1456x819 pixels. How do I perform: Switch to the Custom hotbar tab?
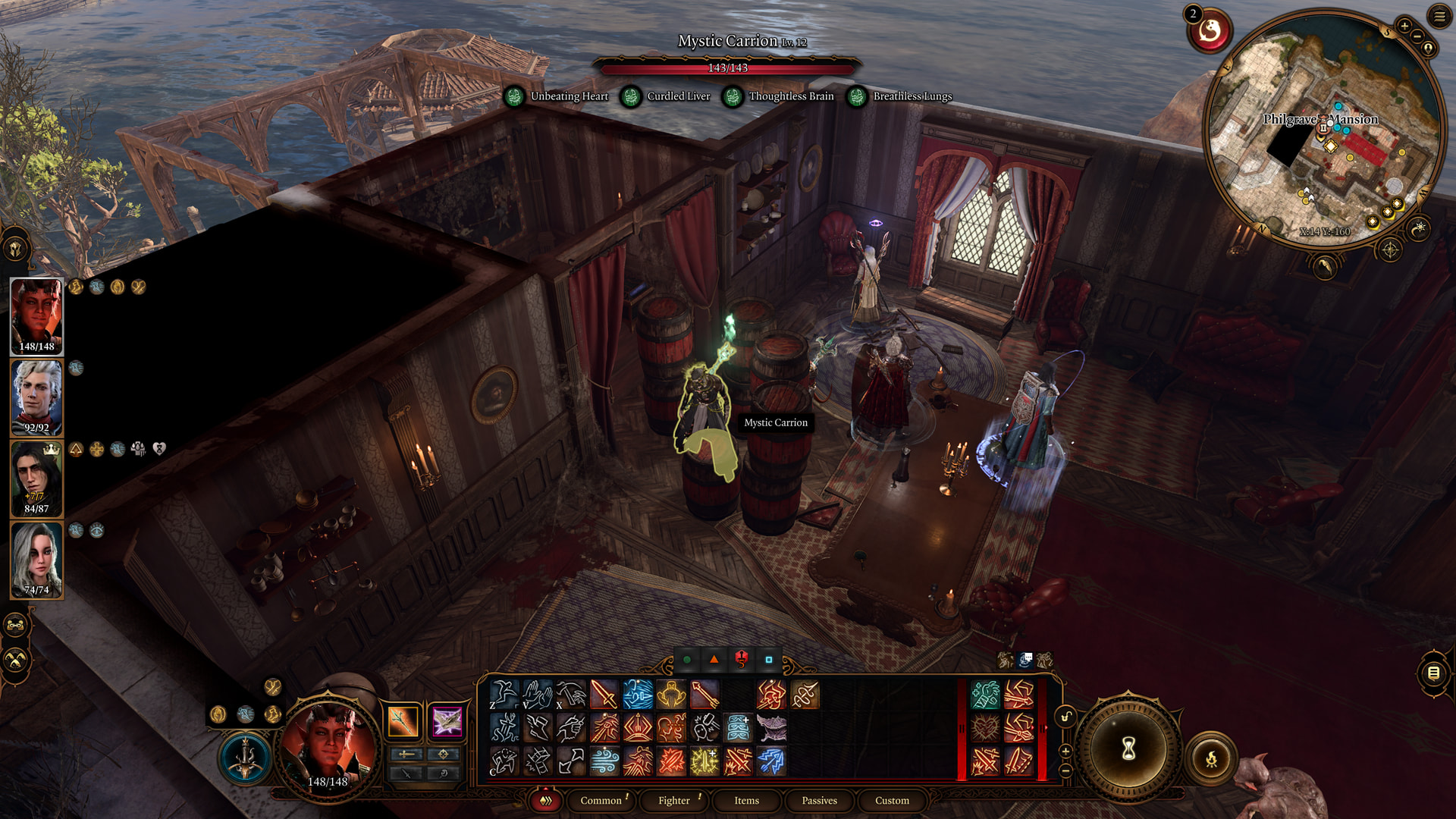[x=892, y=800]
